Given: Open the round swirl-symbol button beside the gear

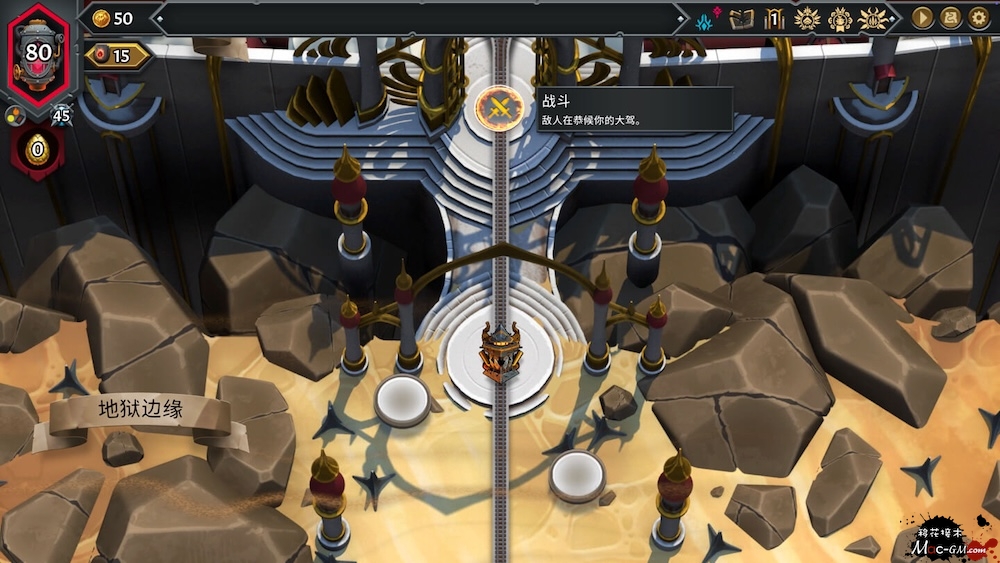Looking at the screenshot, I should [951, 18].
